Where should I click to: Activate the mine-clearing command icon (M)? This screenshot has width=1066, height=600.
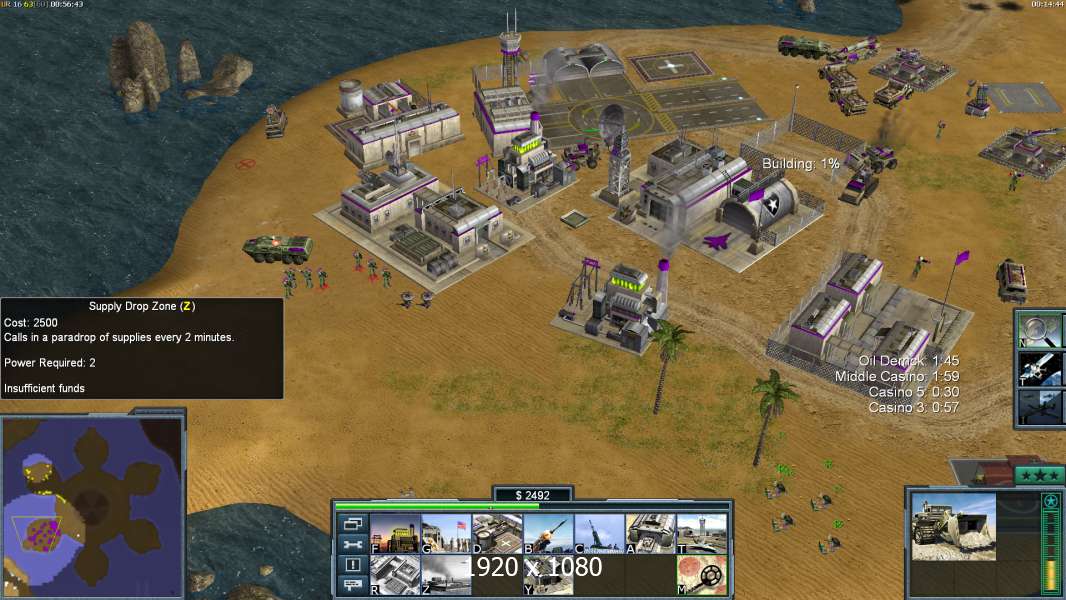click(701, 574)
